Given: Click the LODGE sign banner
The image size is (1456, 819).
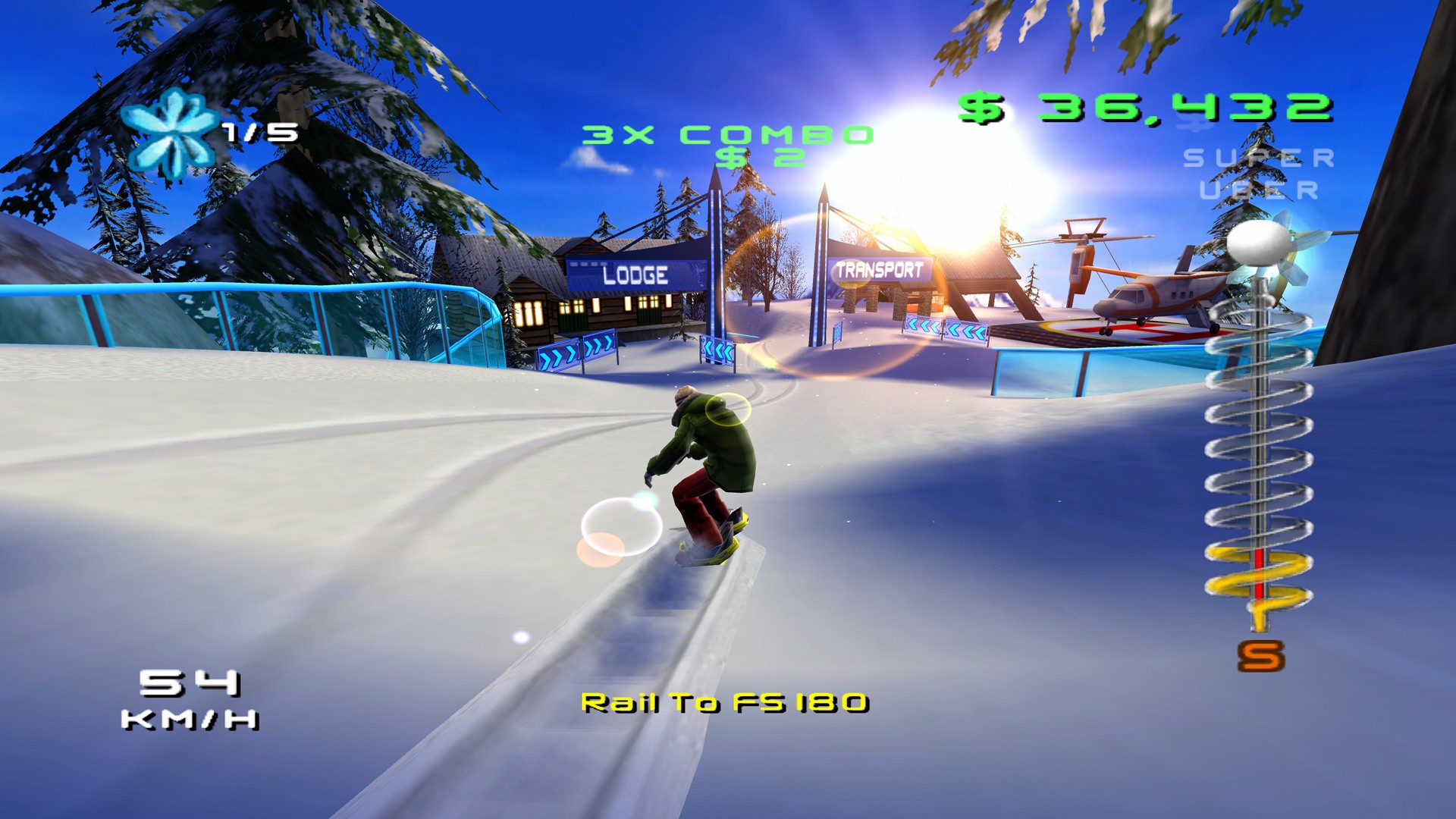Looking at the screenshot, I should tap(635, 273).
